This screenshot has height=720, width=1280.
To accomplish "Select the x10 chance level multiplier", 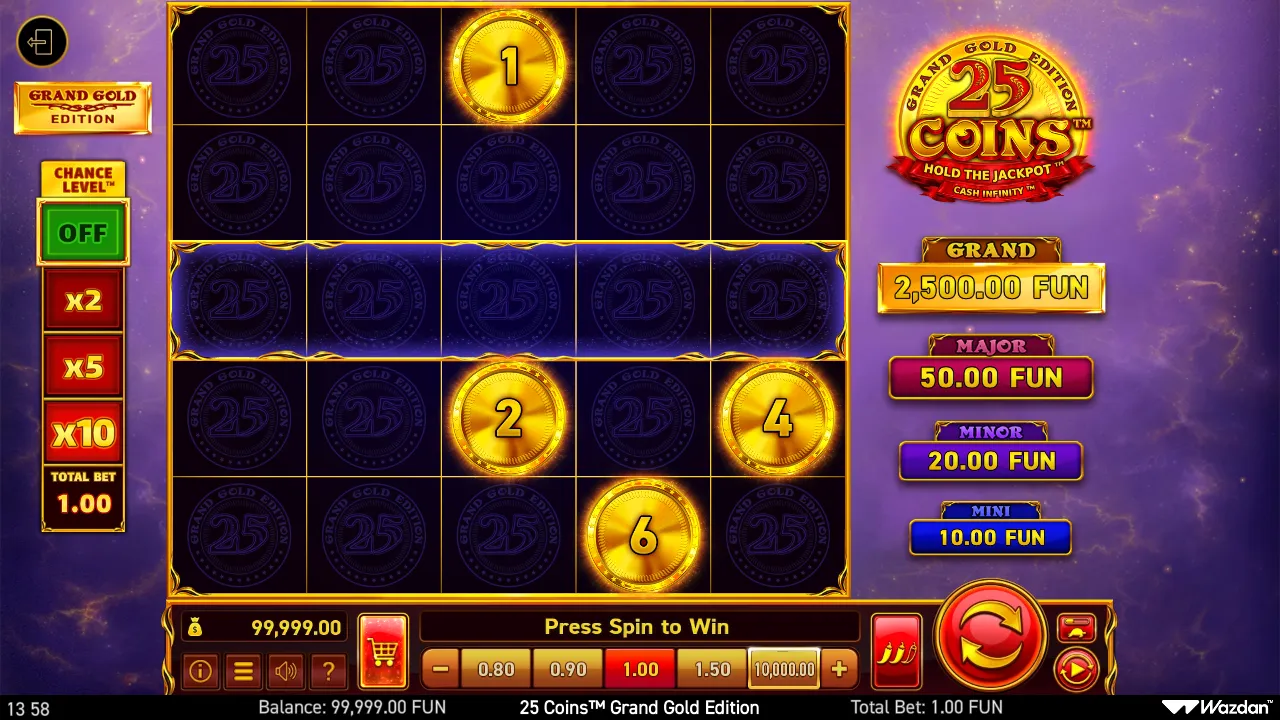I will coord(83,432).
